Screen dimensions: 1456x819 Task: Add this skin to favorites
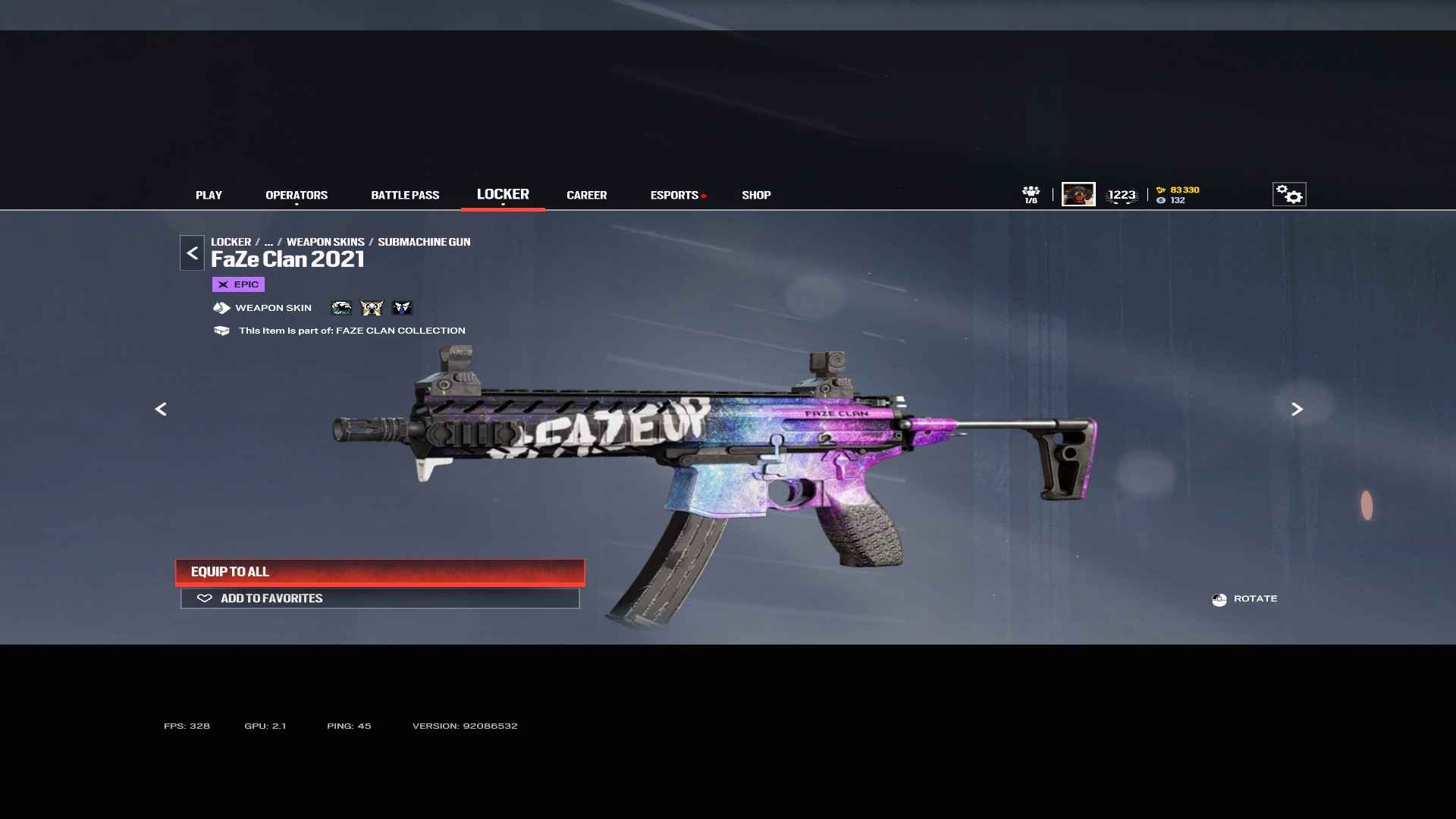tap(380, 598)
